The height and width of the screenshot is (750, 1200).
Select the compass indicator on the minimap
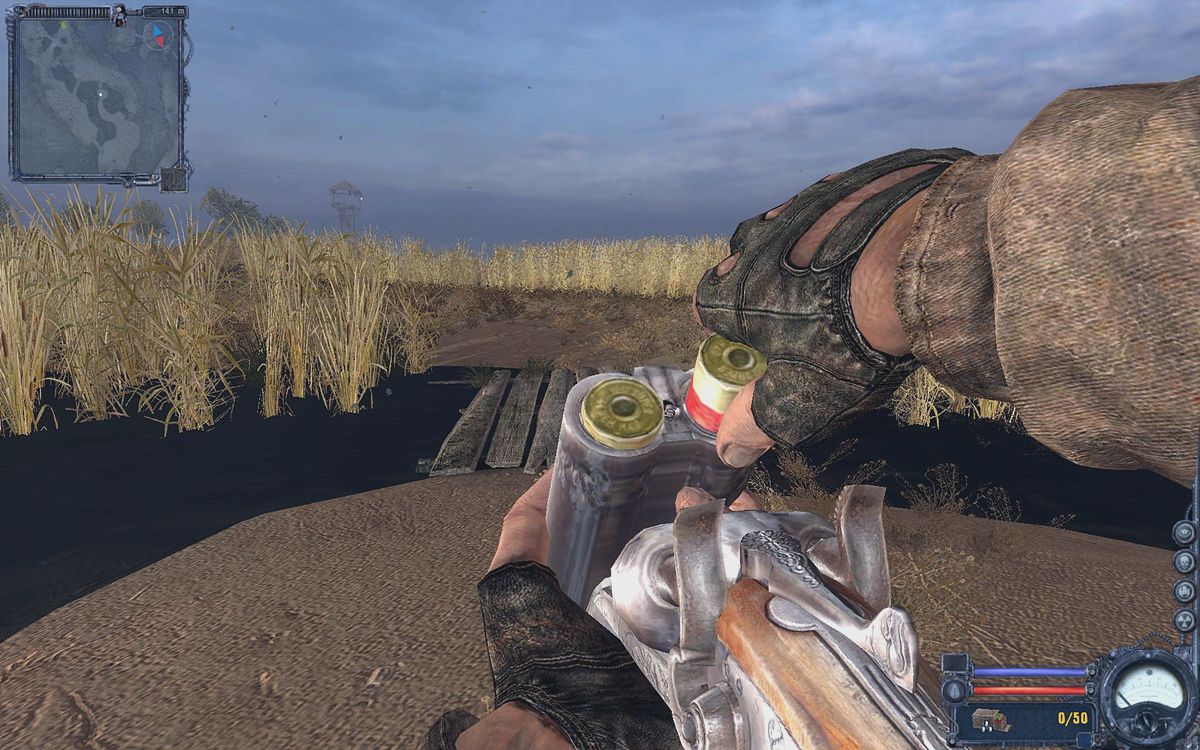(156, 36)
